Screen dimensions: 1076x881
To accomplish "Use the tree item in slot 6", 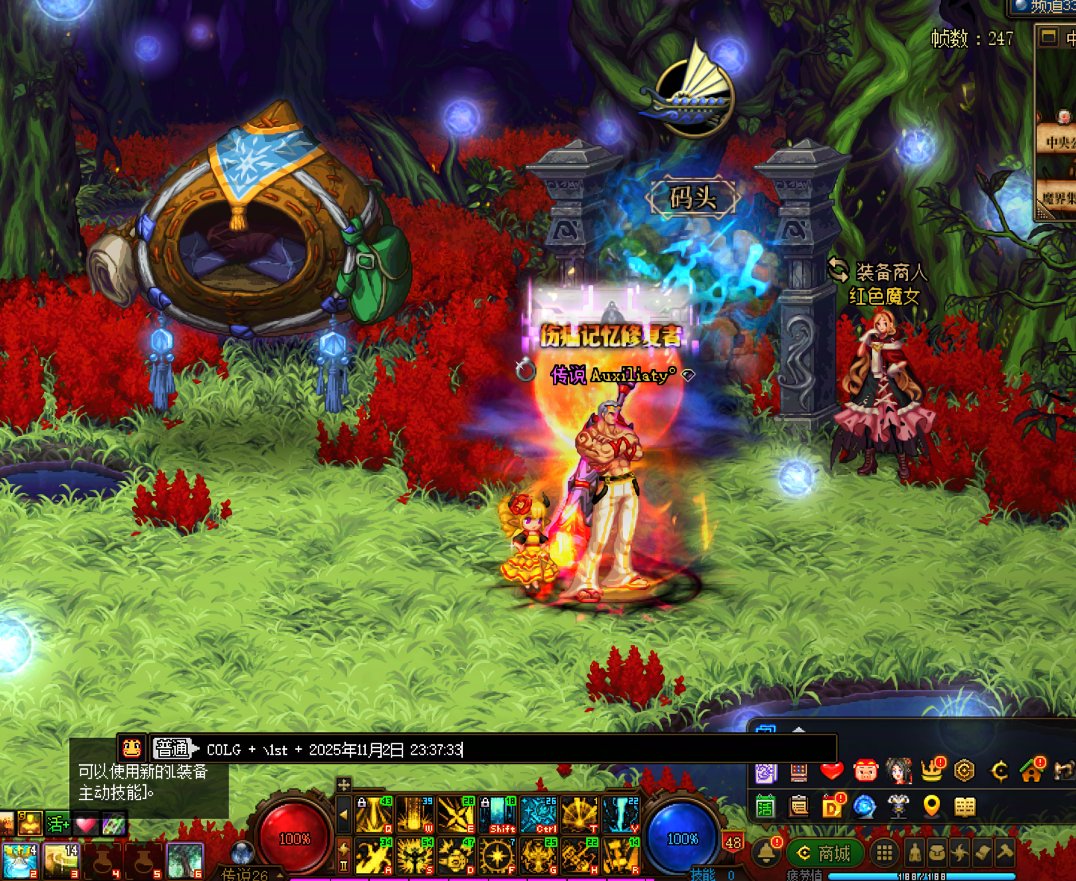I will (x=185, y=859).
